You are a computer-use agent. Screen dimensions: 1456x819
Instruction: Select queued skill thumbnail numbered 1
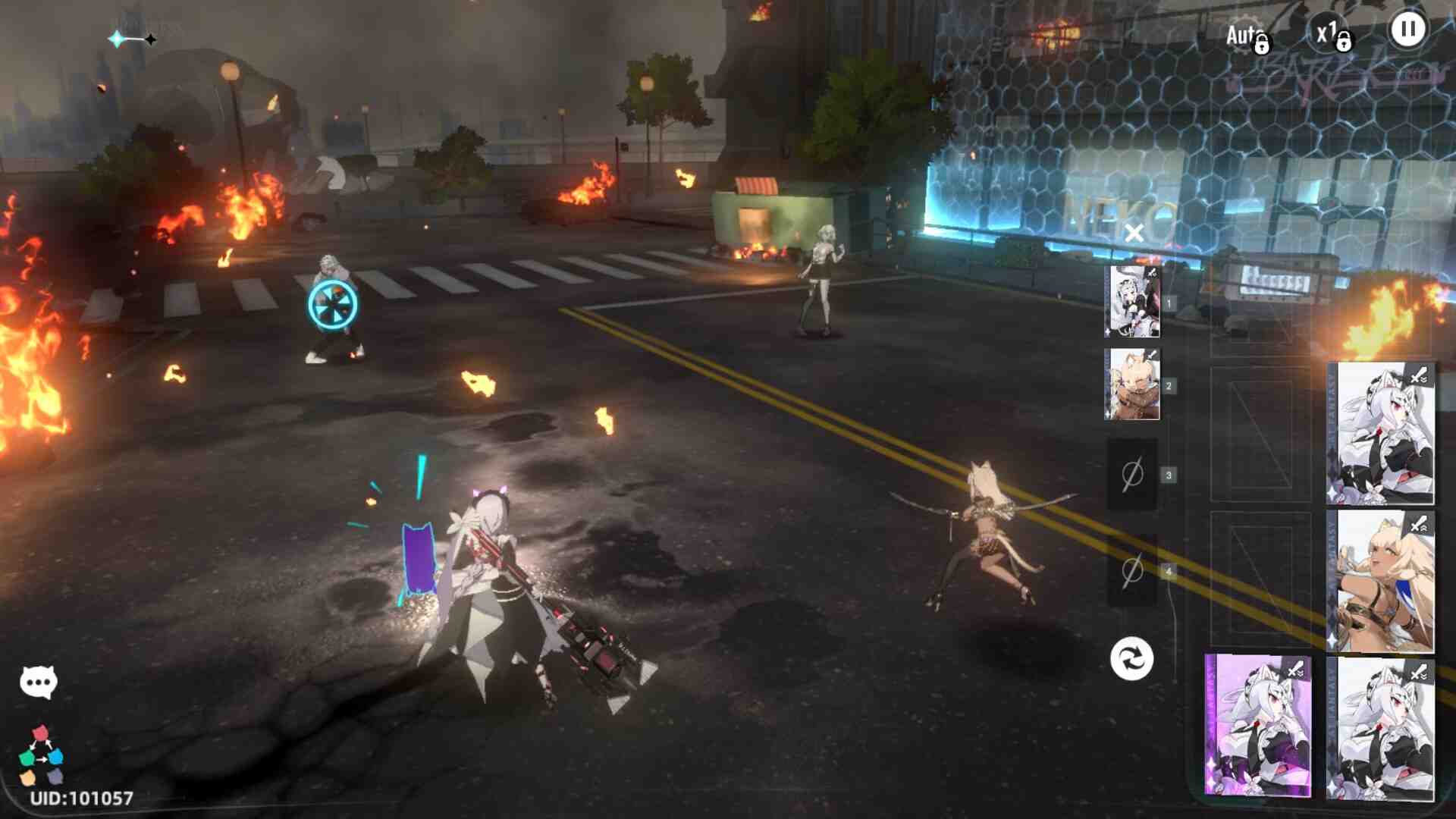point(1132,302)
